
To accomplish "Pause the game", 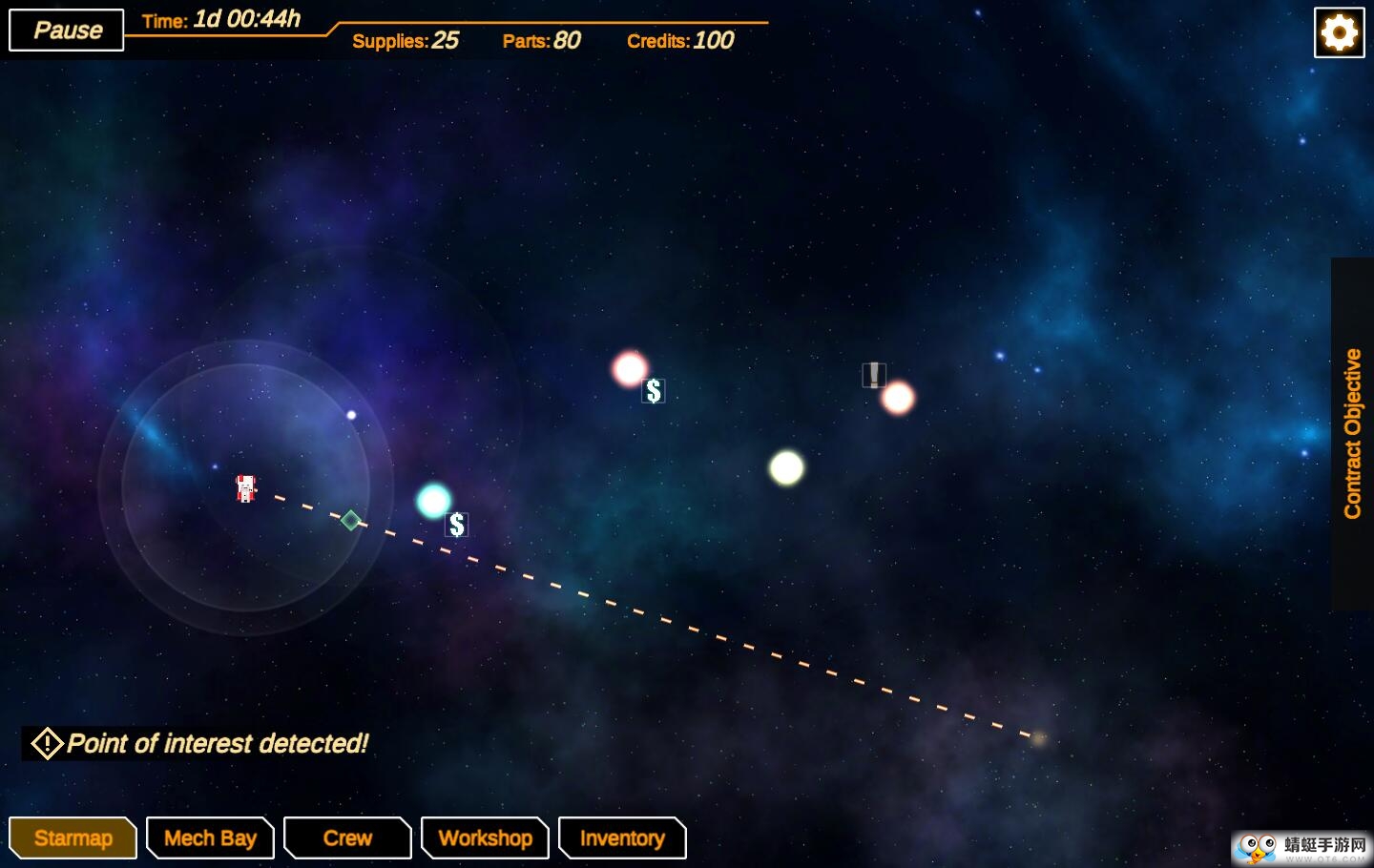I will pyautogui.click(x=67, y=30).
